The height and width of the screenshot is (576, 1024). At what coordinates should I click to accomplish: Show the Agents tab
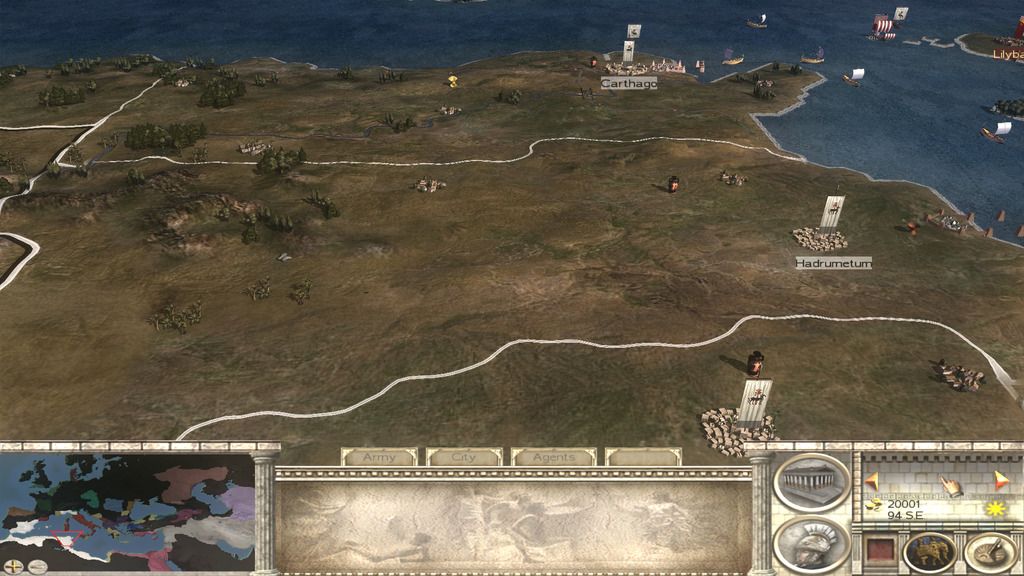click(x=553, y=457)
